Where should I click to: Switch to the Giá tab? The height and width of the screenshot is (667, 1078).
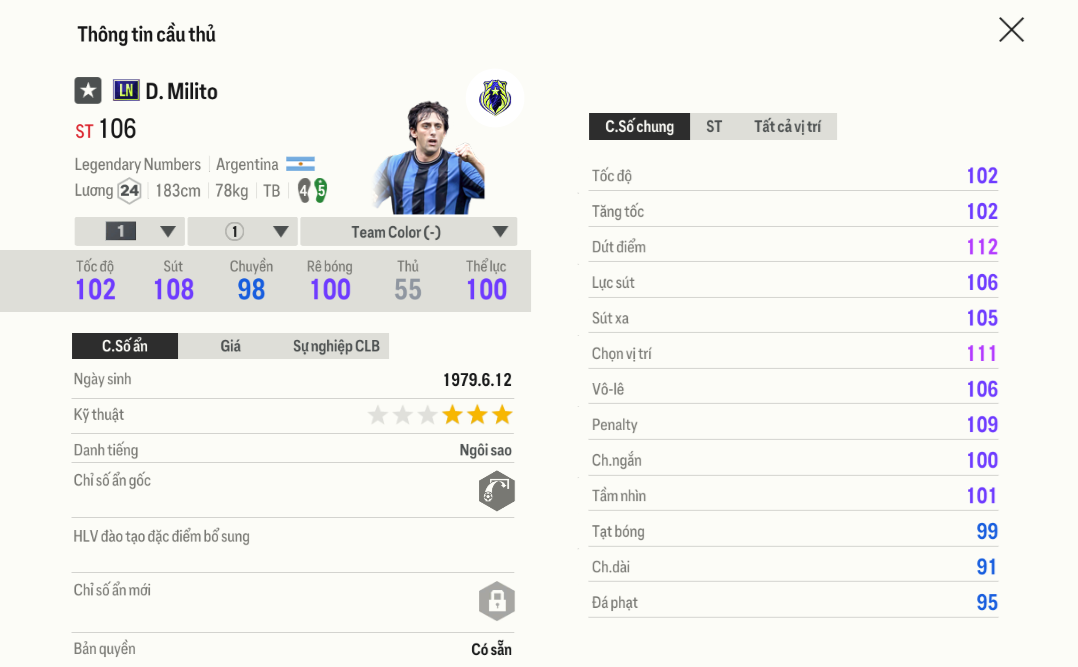[230, 346]
